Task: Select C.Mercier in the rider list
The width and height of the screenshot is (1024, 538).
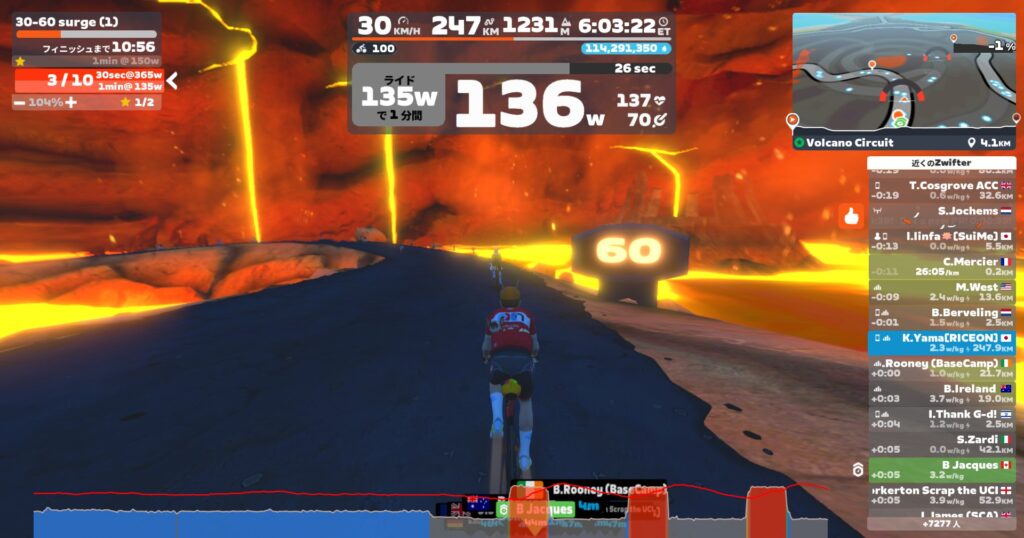Action: coord(942,266)
